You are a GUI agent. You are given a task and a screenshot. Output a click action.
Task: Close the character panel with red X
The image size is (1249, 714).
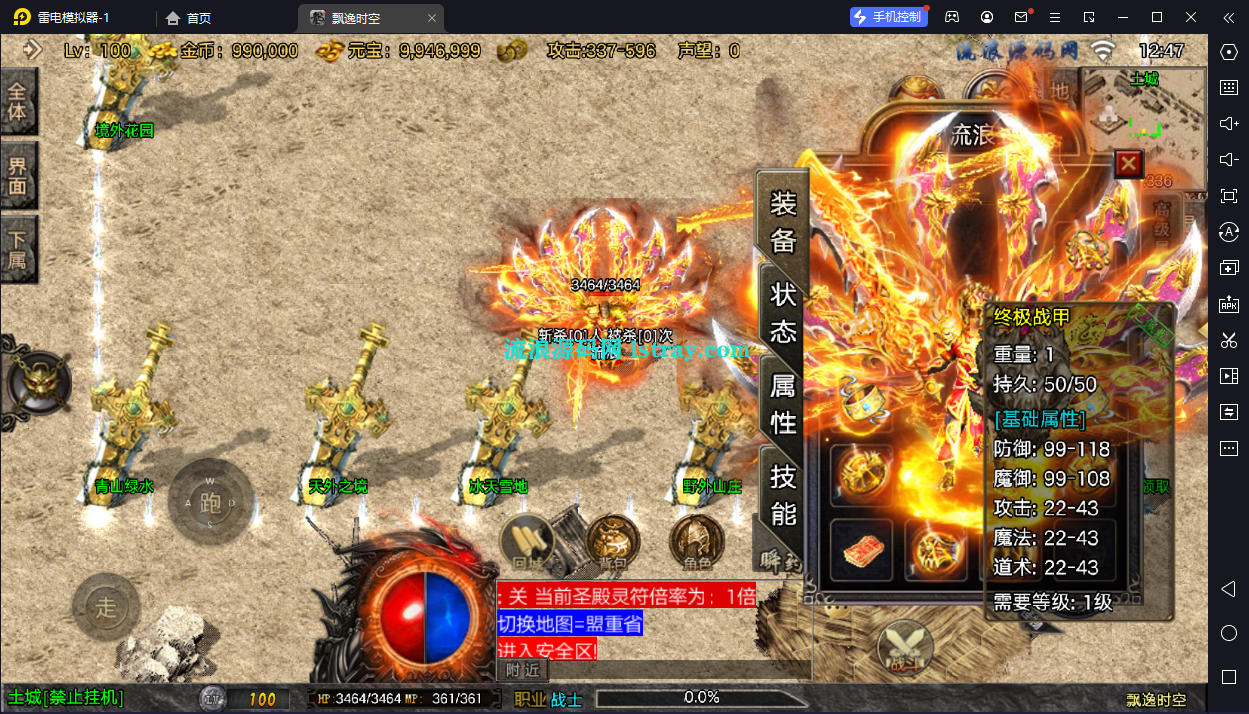coord(1128,163)
